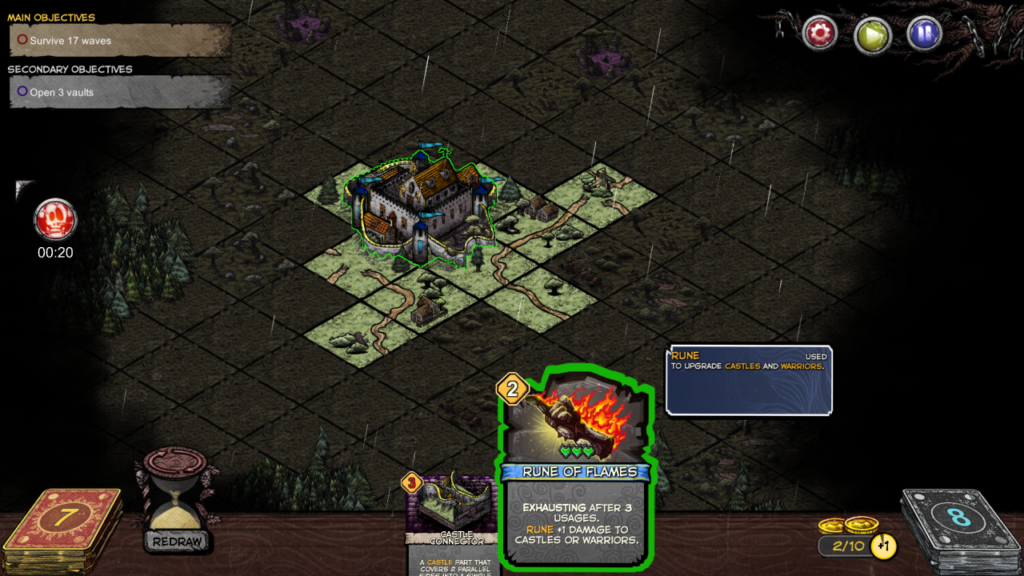
Task: Open the settings gear button
Action: pos(820,34)
